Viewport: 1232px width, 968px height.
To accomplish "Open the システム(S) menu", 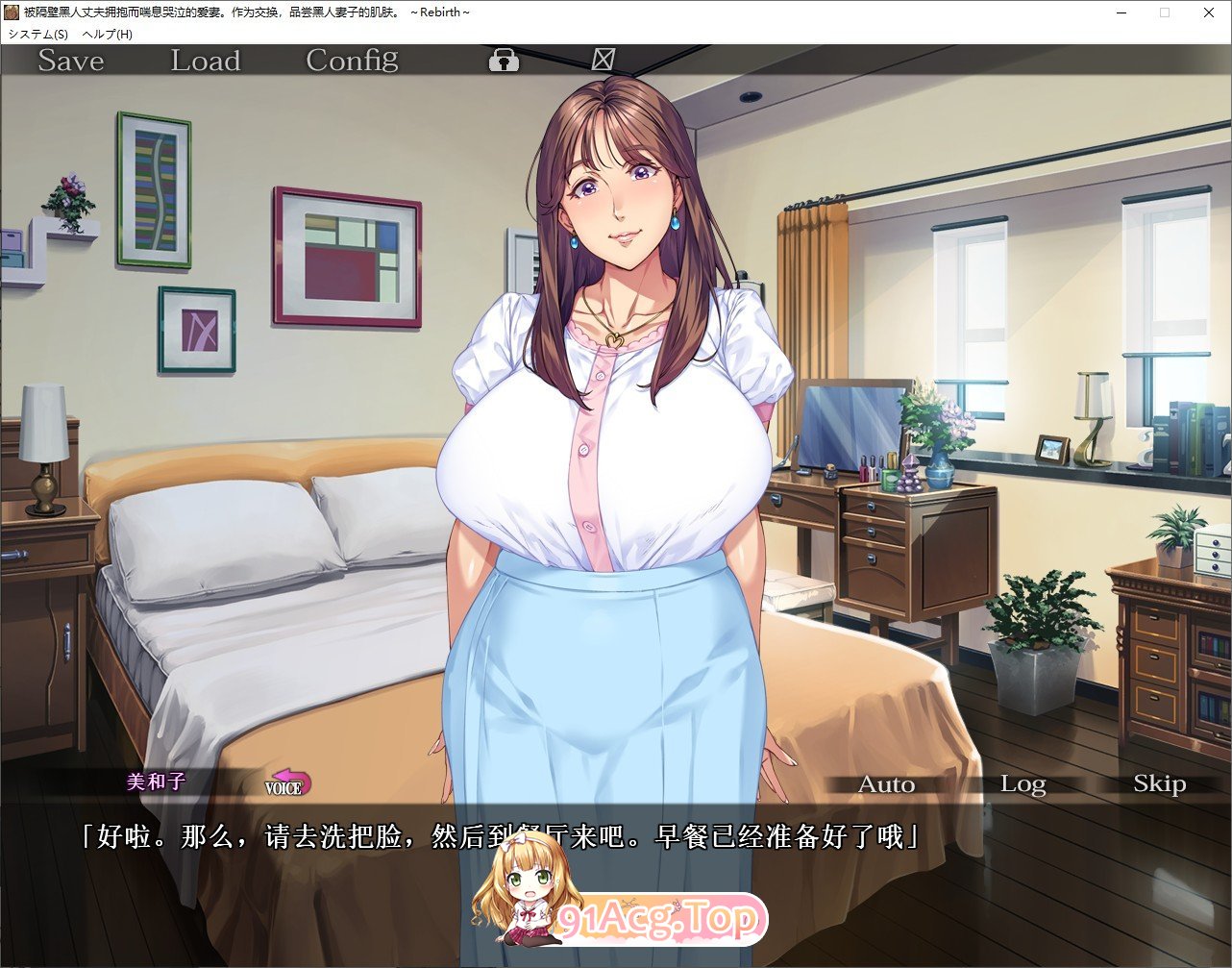I will pos(38,34).
